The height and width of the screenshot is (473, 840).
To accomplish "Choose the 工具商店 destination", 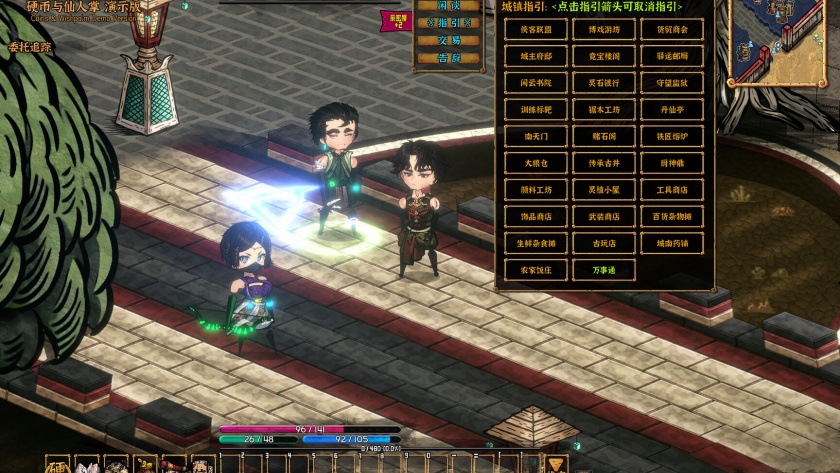I will click(x=672, y=190).
